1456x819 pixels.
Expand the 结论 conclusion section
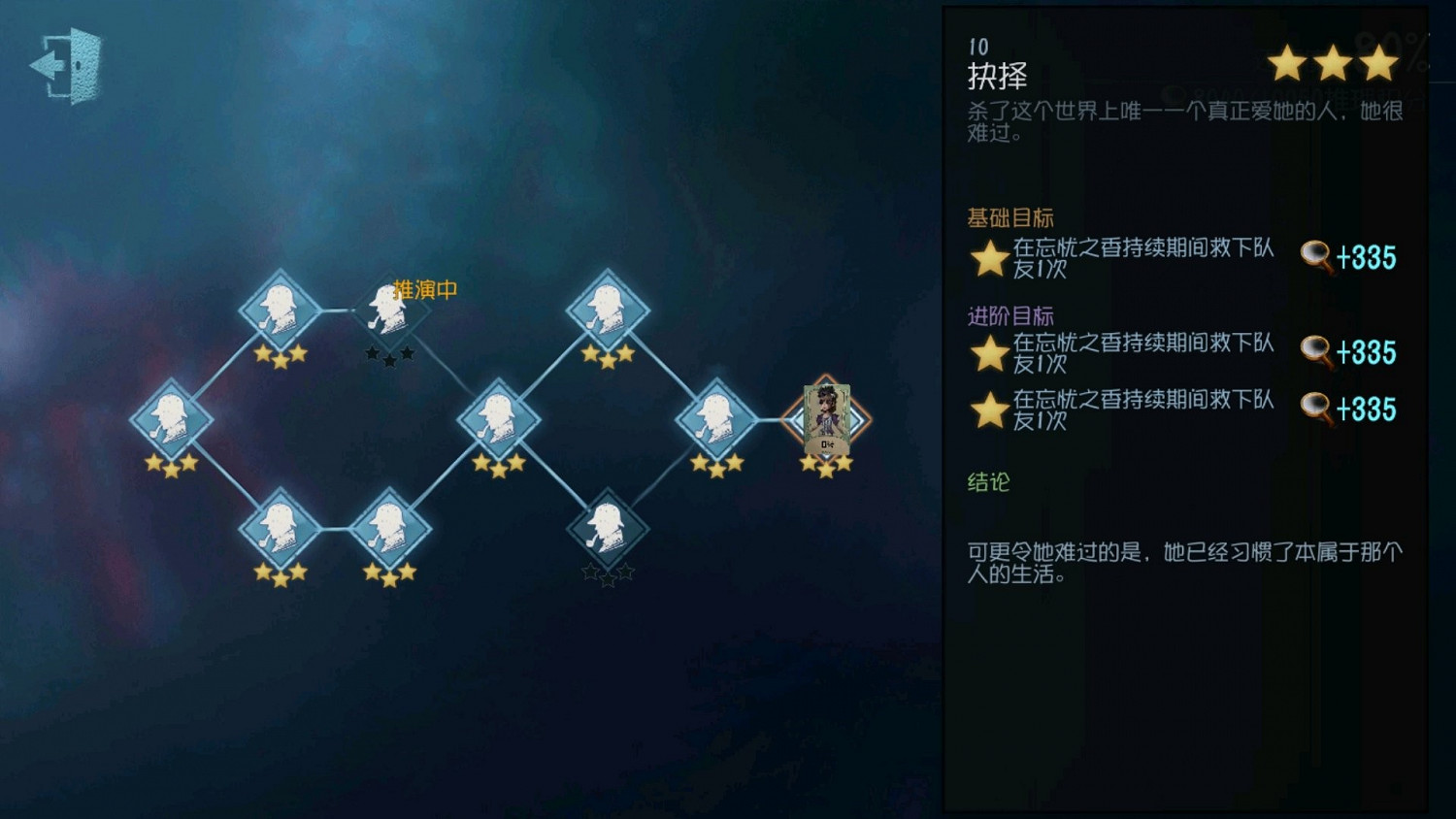click(x=986, y=482)
